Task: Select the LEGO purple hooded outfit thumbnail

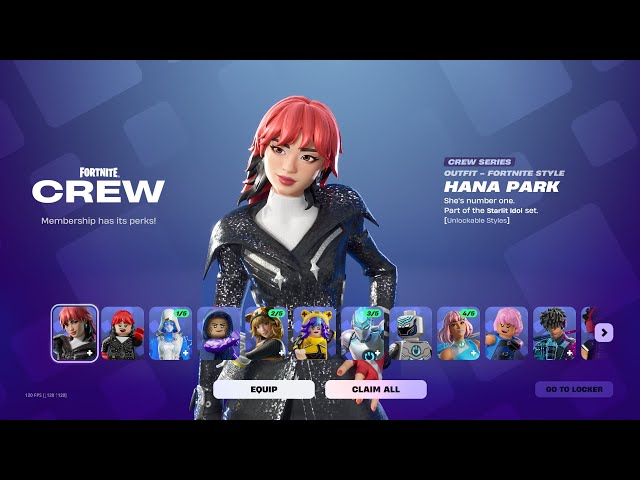Action: pos(219,333)
